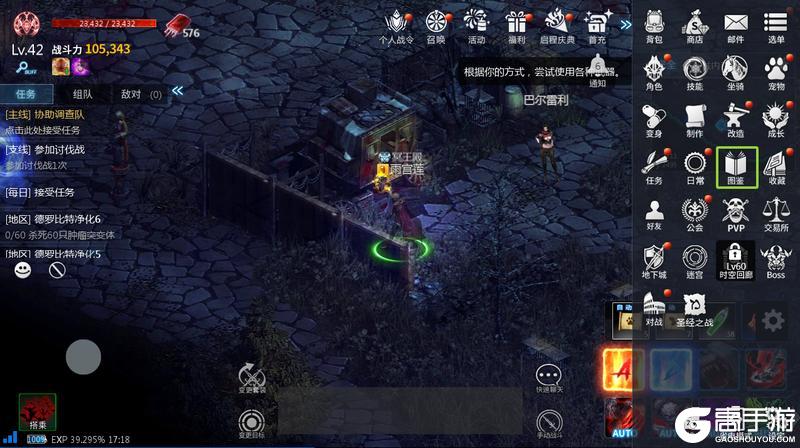800x448 pixels.
Task: Enter the PVP skull menu
Action: click(x=736, y=212)
